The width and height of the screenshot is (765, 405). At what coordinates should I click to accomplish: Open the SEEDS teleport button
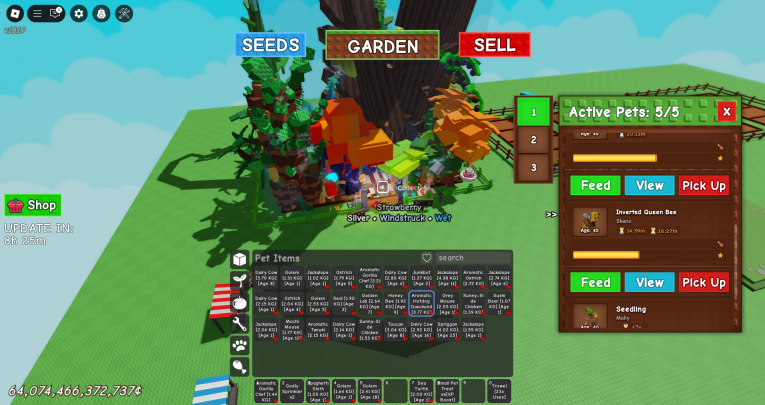(x=270, y=45)
